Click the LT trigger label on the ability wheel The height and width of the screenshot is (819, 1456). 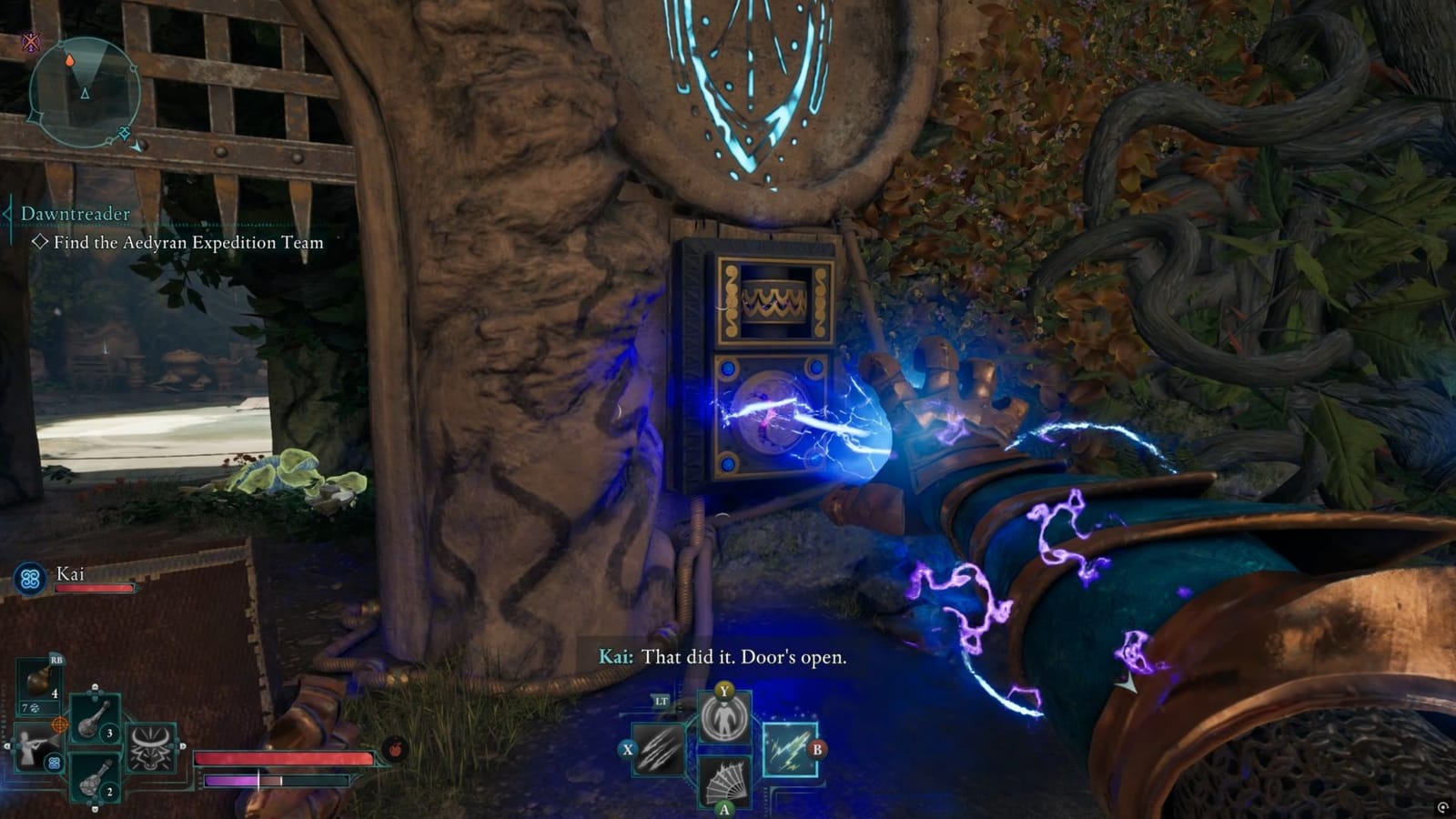(662, 701)
